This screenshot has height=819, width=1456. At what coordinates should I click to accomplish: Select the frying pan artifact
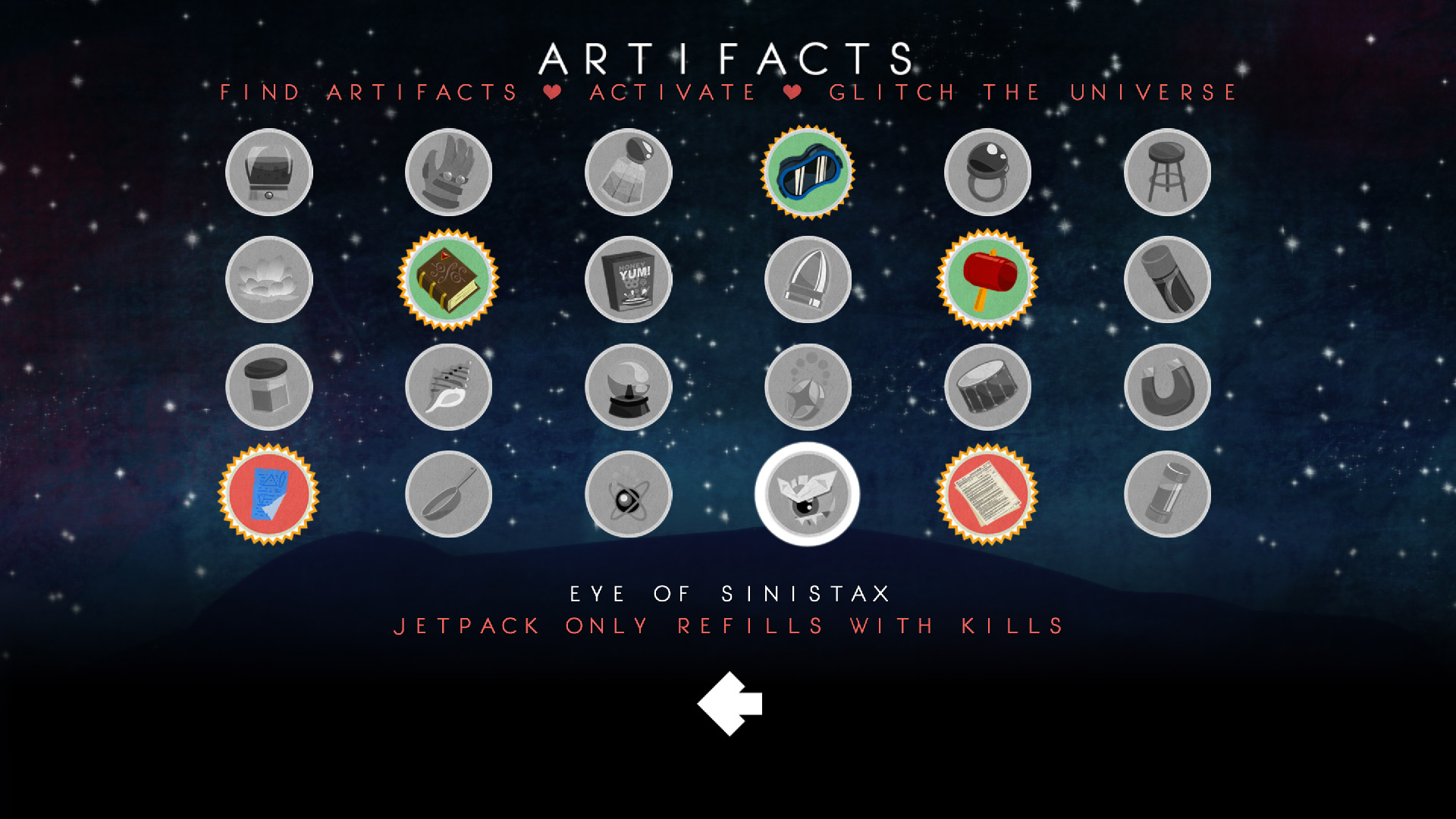tap(448, 494)
